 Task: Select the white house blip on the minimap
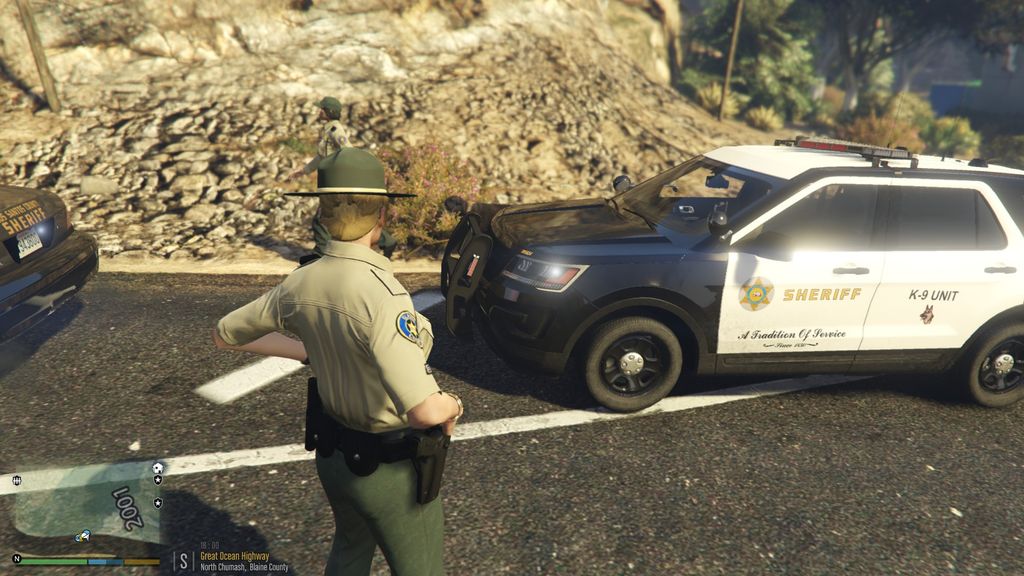[158, 468]
